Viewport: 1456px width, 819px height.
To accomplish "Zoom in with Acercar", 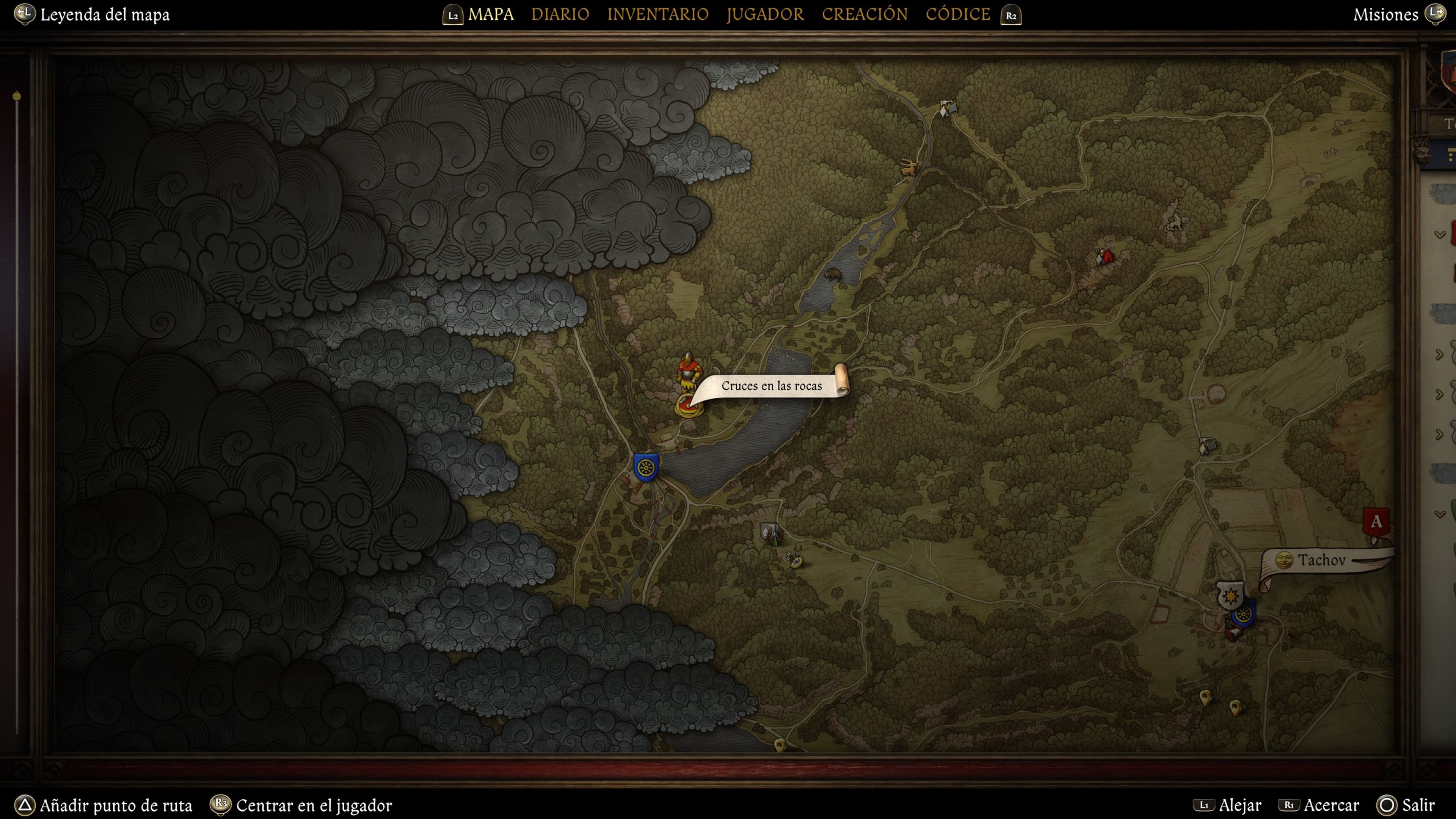I will tap(1330, 805).
